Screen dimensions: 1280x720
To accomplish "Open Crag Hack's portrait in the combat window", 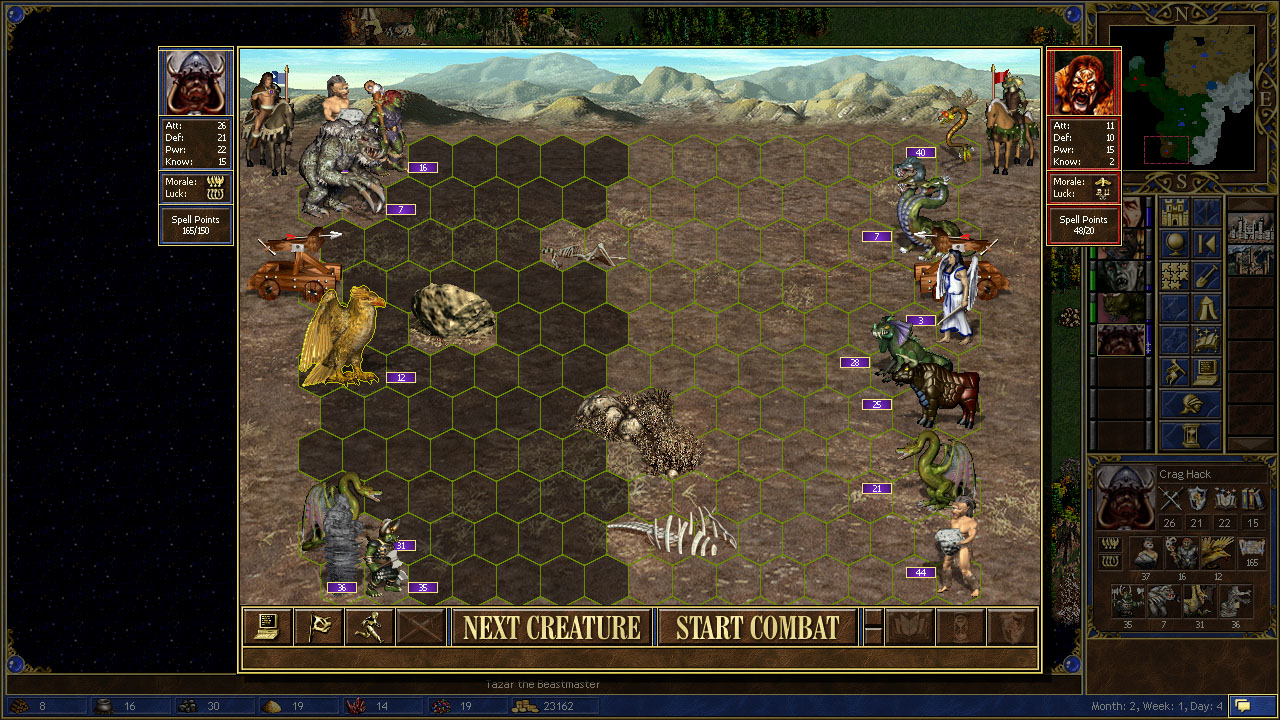I will [x=196, y=82].
